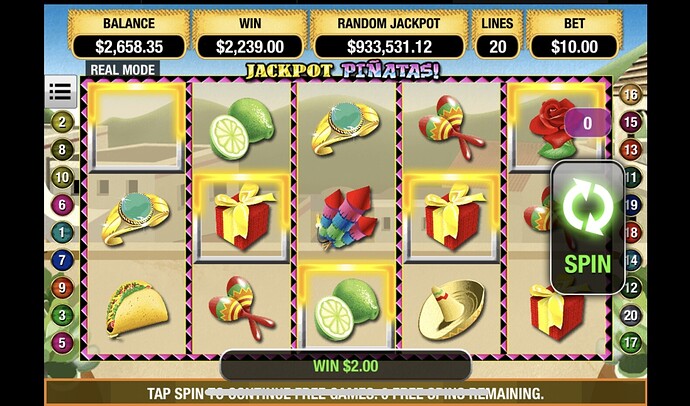Open the hamburger menu icon
Screen dimensions: 690x406
61,92
